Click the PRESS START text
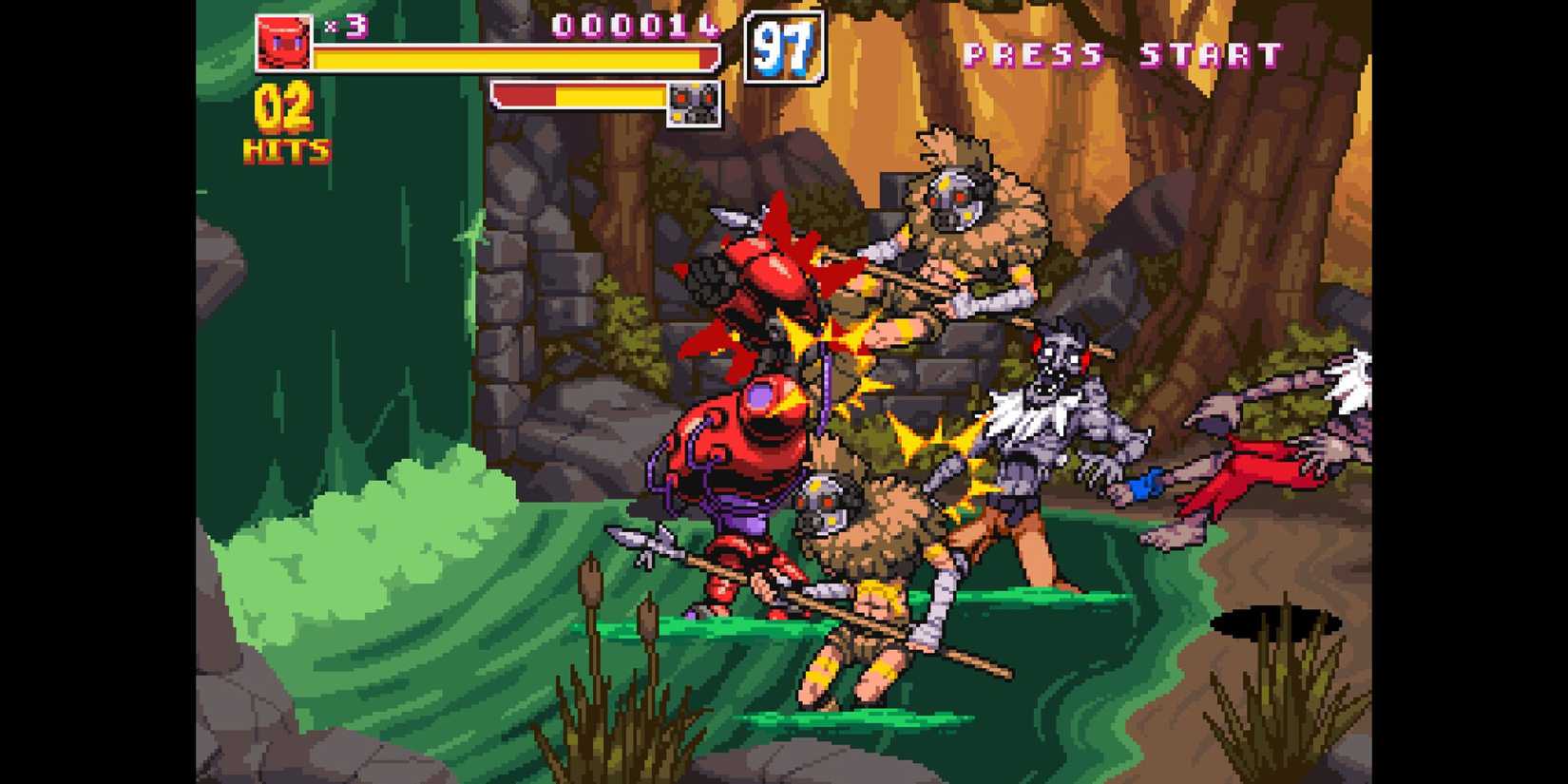Image resolution: width=1568 pixels, height=784 pixels. coord(1121,54)
